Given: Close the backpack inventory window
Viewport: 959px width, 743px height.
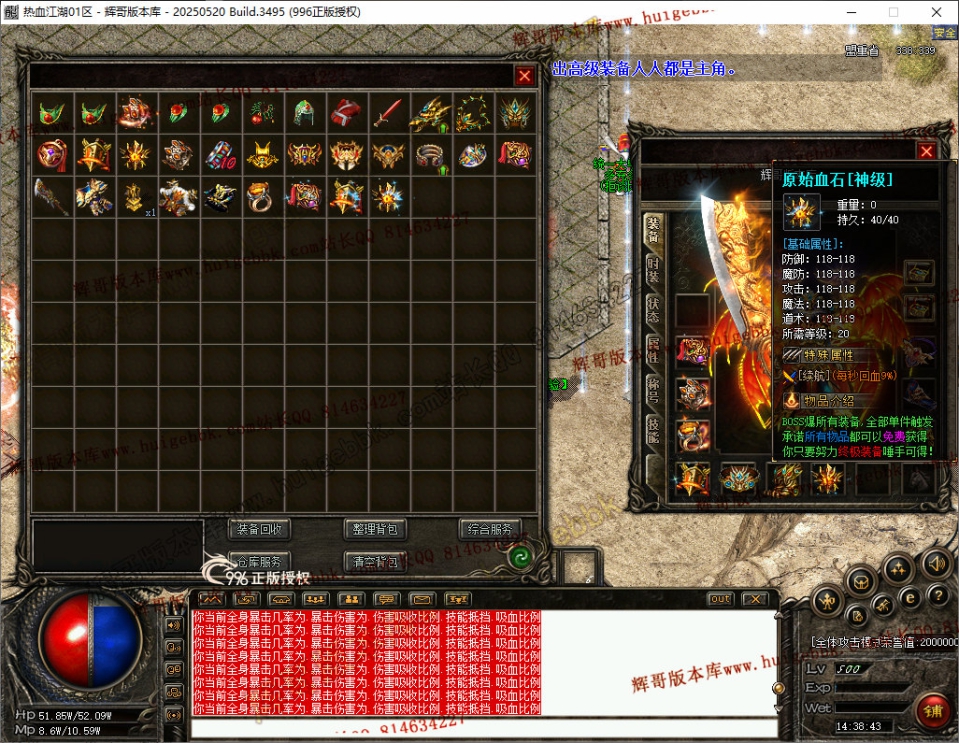Looking at the screenshot, I should click(524, 76).
